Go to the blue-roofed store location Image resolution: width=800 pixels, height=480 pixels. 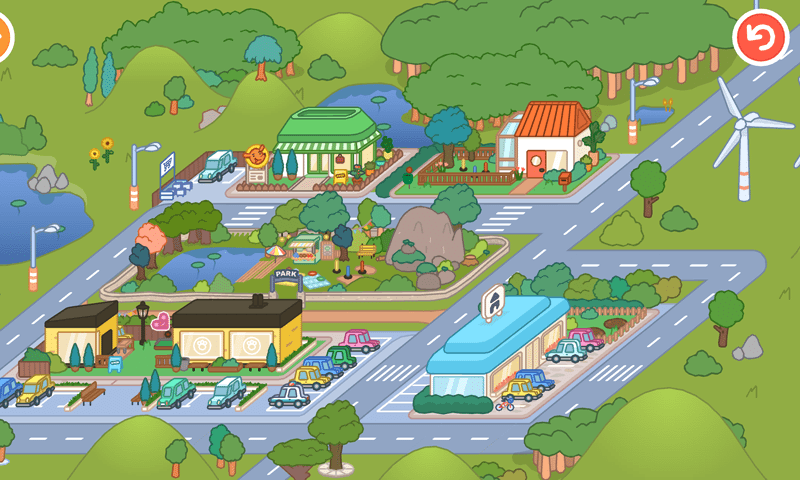[x=495, y=345]
